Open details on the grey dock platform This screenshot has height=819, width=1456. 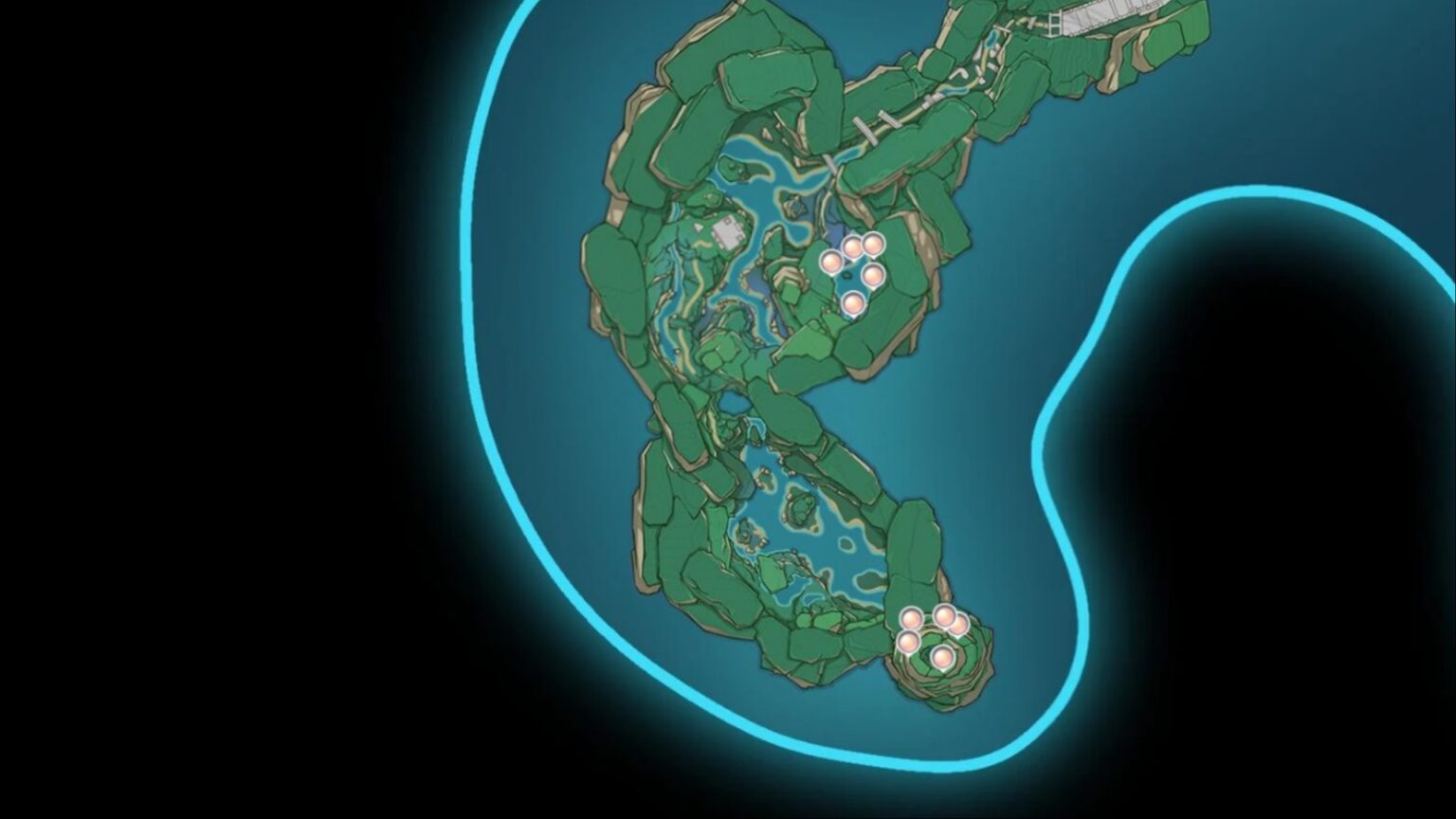click(x=725, y=232)
